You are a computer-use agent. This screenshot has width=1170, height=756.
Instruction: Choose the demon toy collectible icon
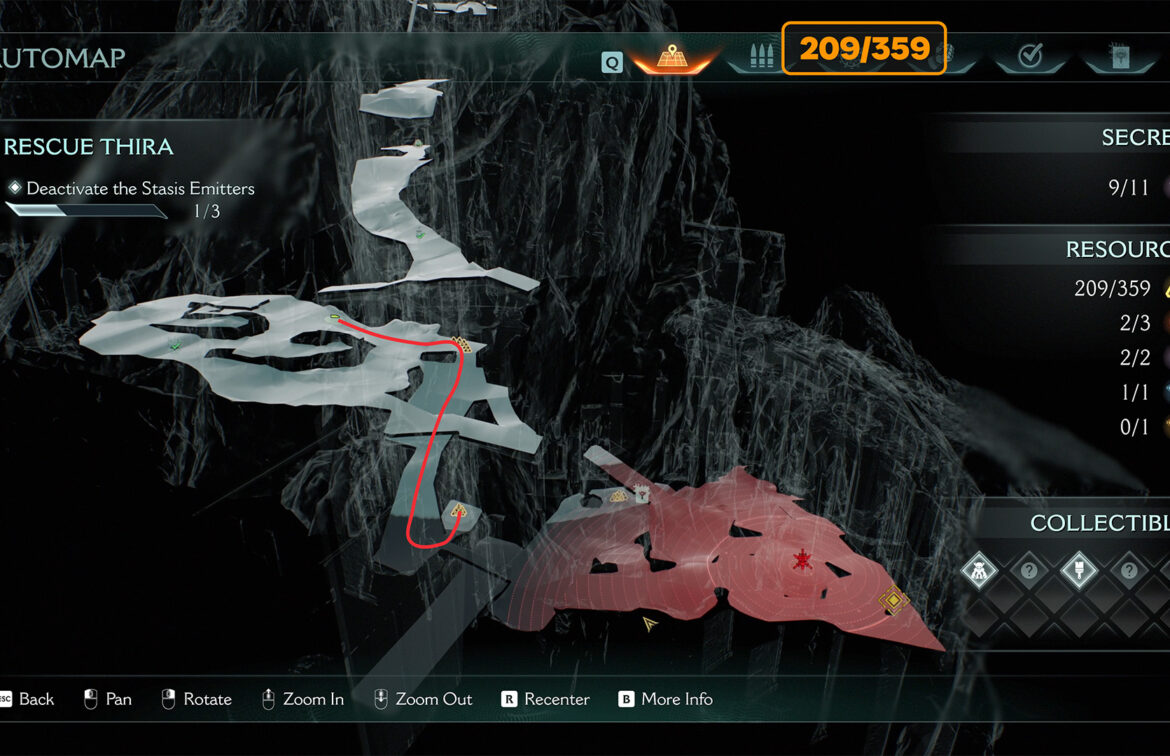978,571
